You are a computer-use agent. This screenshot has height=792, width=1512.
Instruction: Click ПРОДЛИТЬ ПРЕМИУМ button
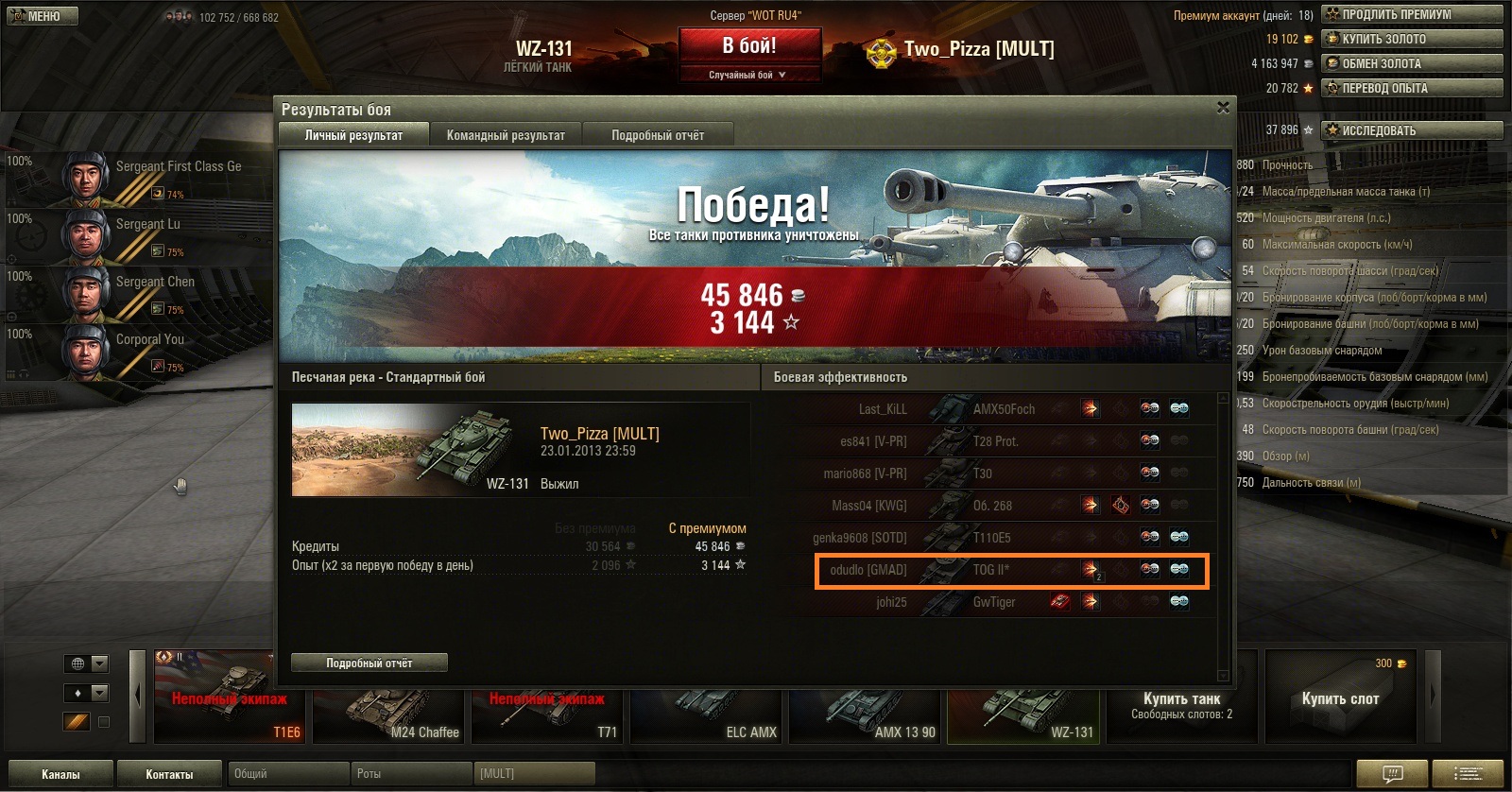pos(1411,14)
